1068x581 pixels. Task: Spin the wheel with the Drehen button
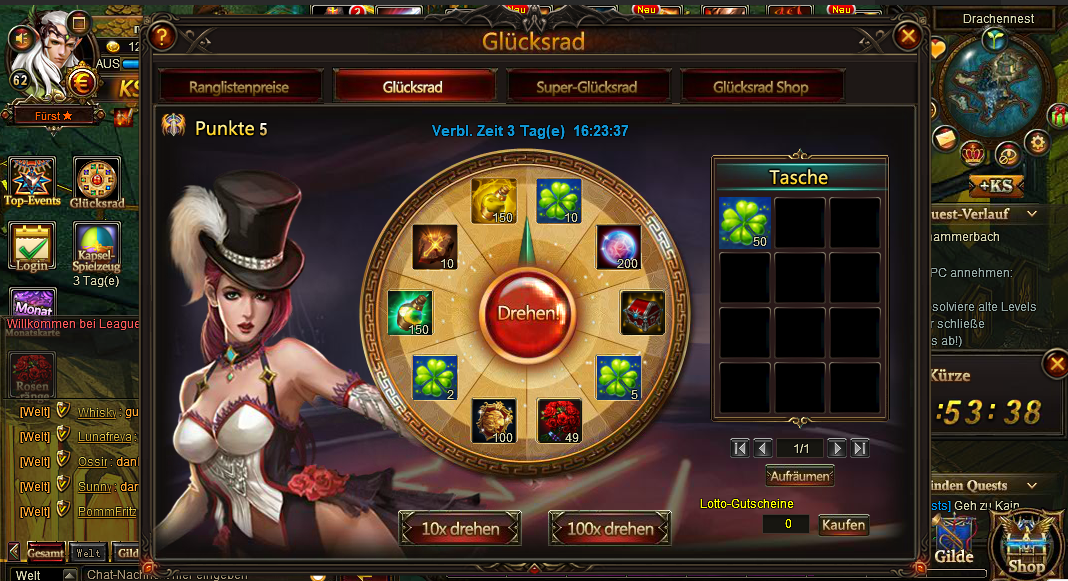tap(528, 312)
